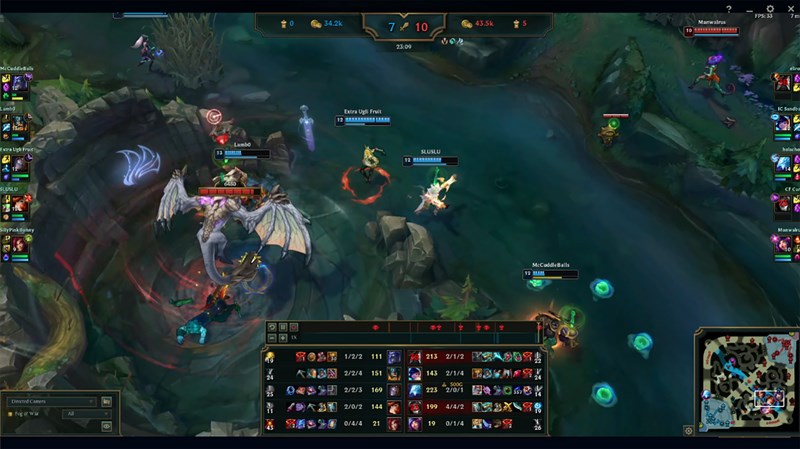Viewport: 800px width, 449px height.
Task: Open the help question mark button
Action: (x=728, y=8)
